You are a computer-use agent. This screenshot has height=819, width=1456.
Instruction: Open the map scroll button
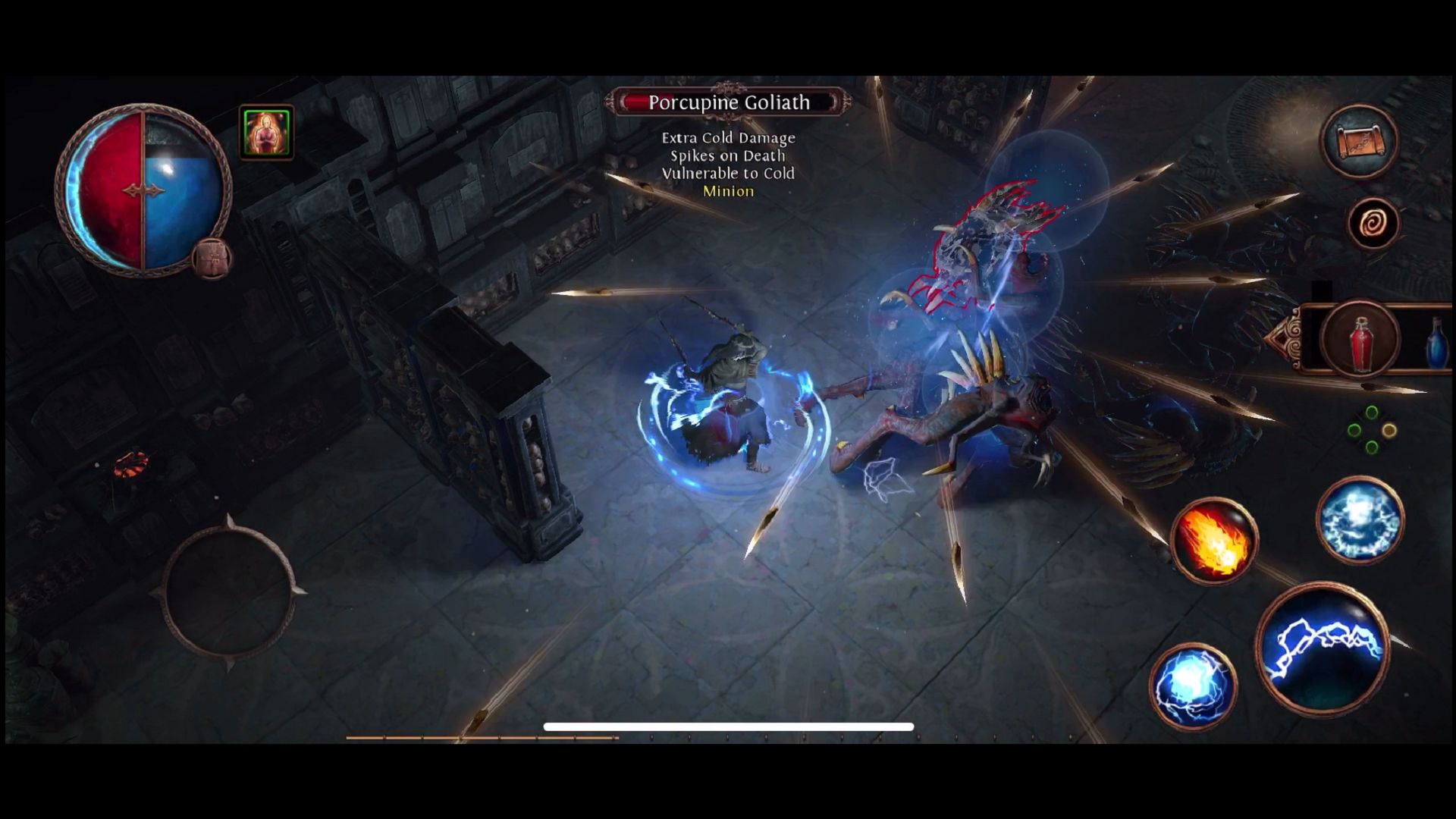[1359, 142]
